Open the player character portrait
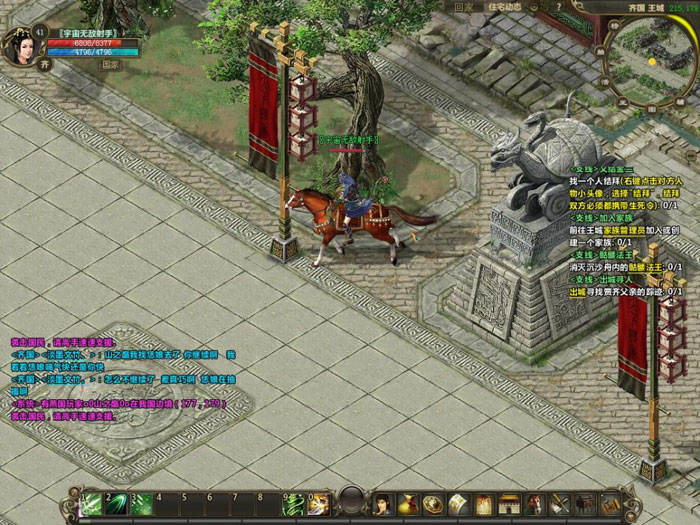Image resolution: width=700 pixels, height=525 pixels. [x=22, y=46]
